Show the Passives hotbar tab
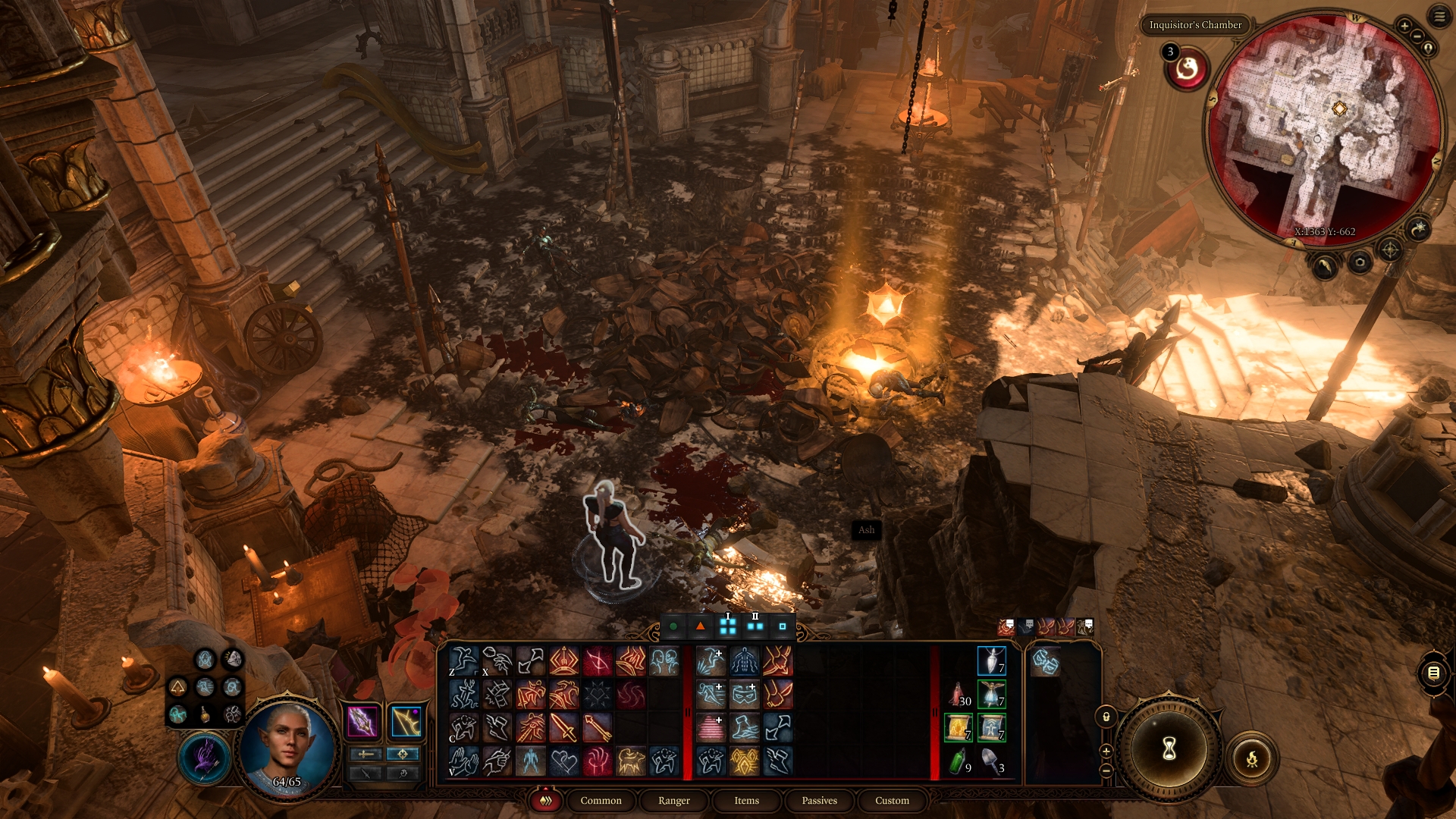Screen dimensions: 1456x819 (x=819, y=801)
